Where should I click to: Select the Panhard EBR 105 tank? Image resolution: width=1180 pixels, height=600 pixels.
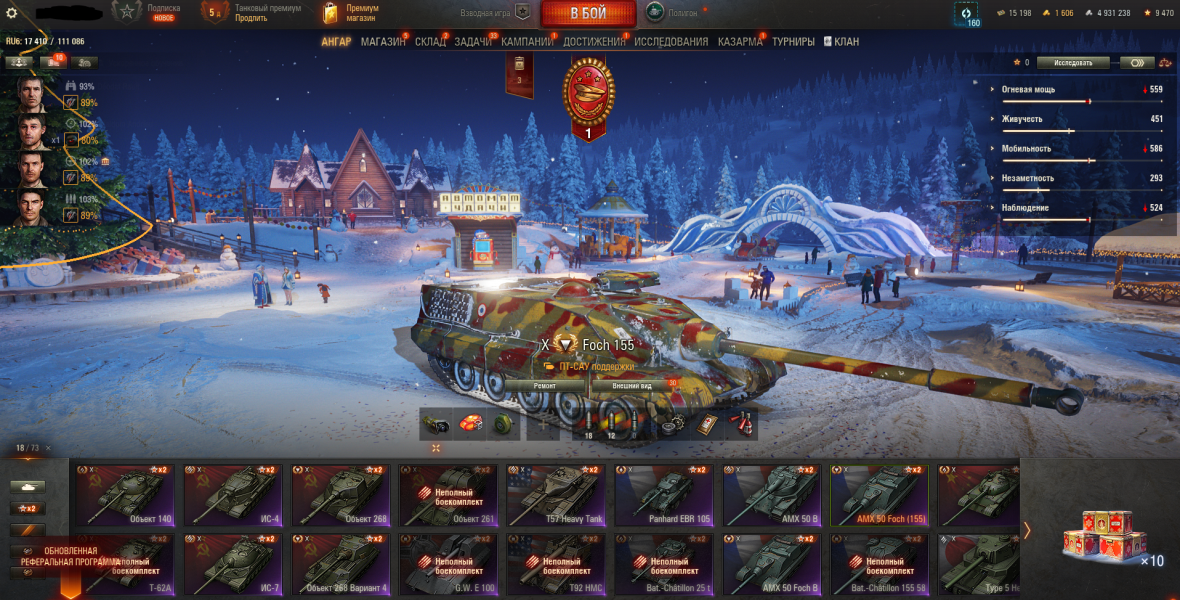664,495
